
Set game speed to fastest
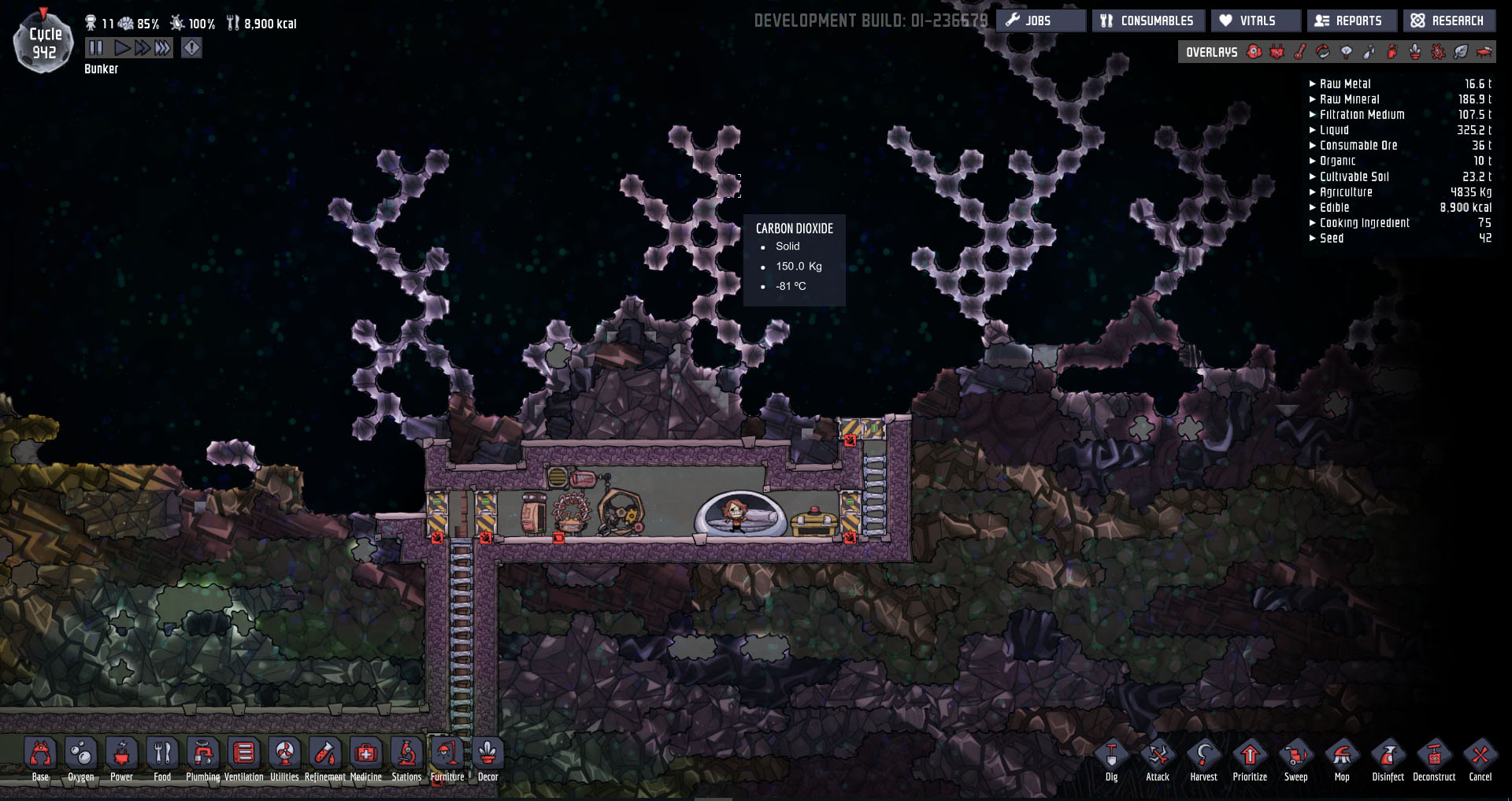[163, 48]
